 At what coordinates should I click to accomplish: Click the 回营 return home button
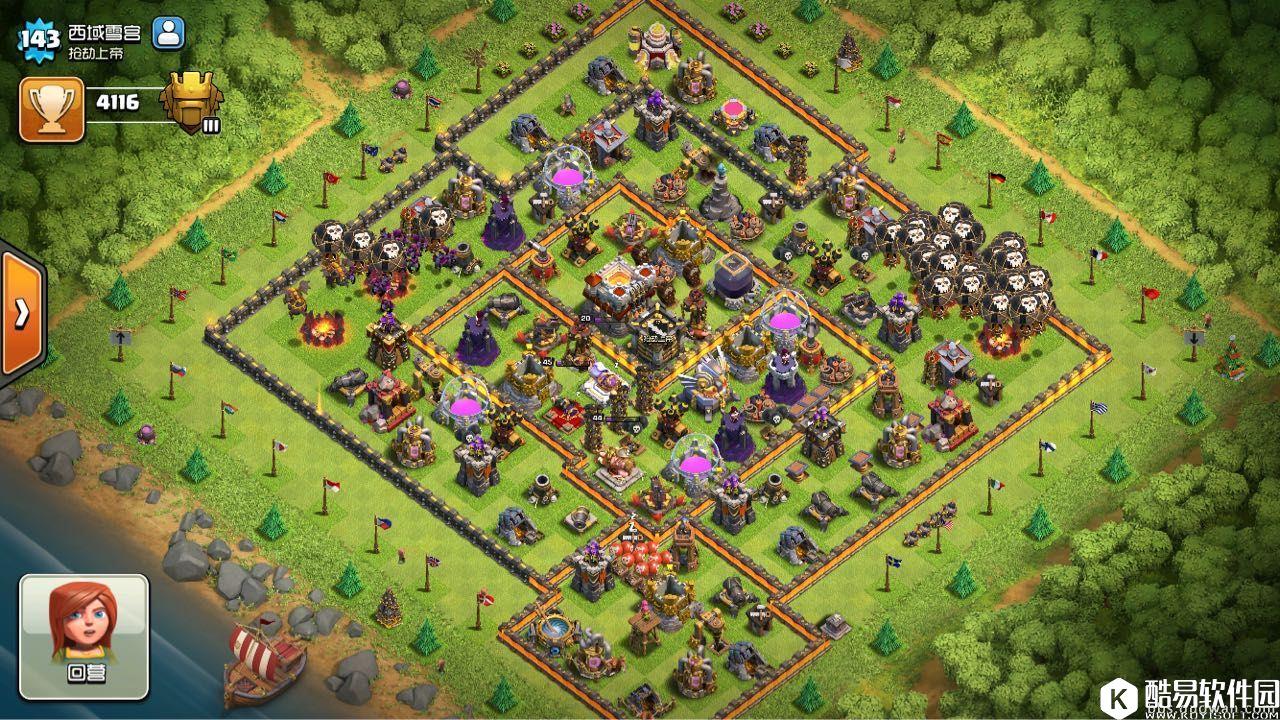84,635
